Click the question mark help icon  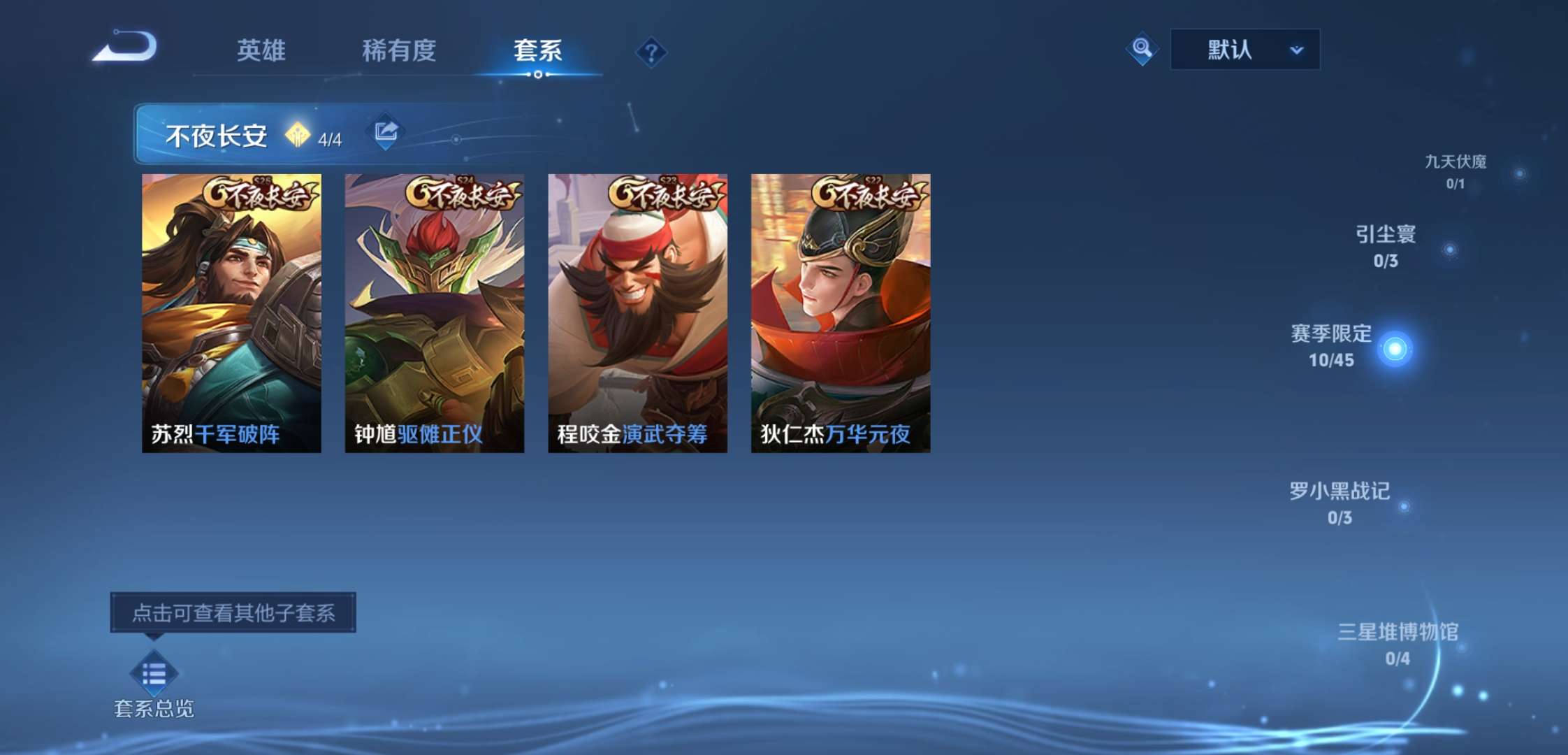[x=651, y=52]
